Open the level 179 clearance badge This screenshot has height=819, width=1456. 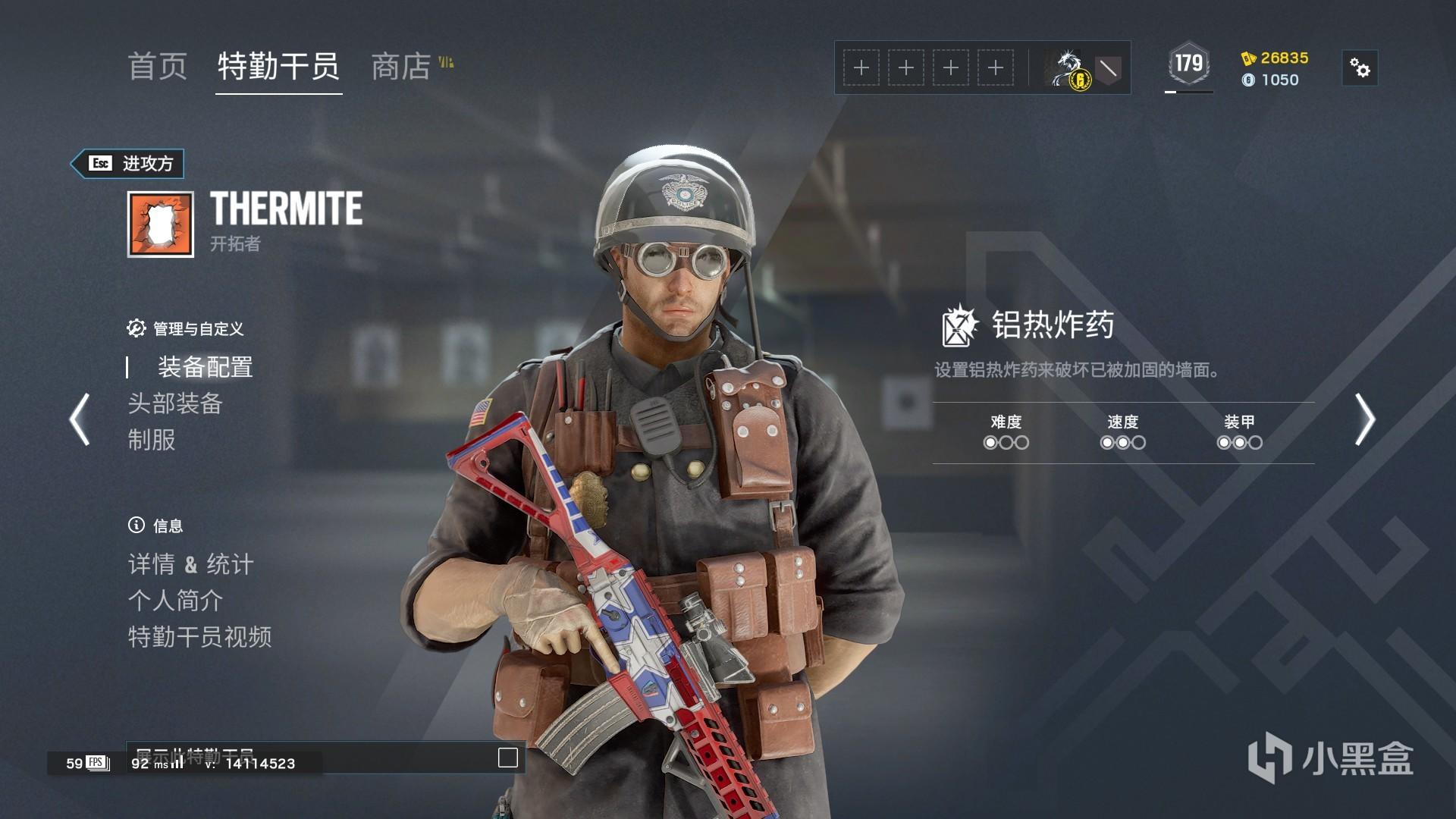pyautogui.click(x=1188, y=64)
